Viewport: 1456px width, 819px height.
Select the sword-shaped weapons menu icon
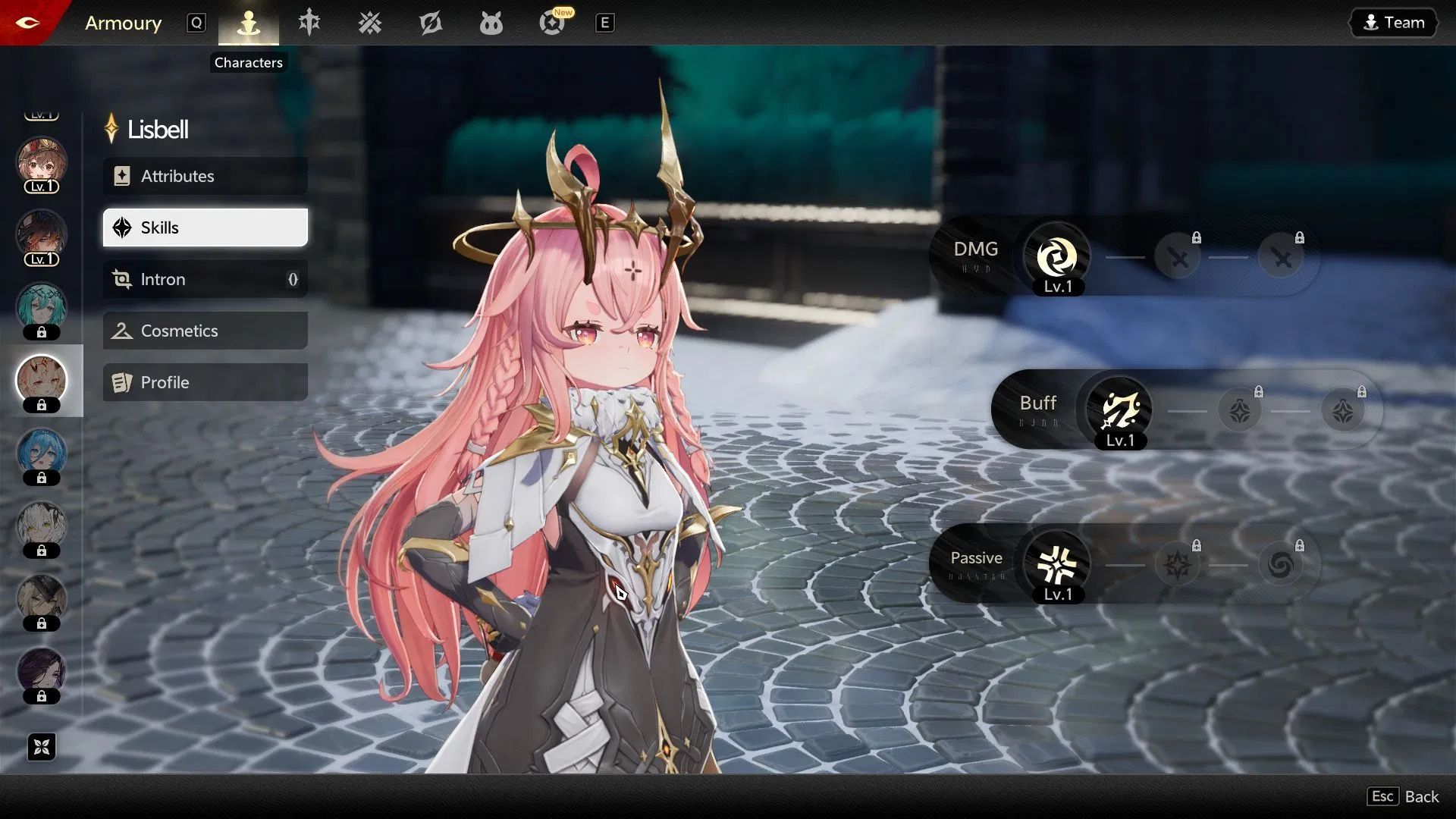(309, 23)
